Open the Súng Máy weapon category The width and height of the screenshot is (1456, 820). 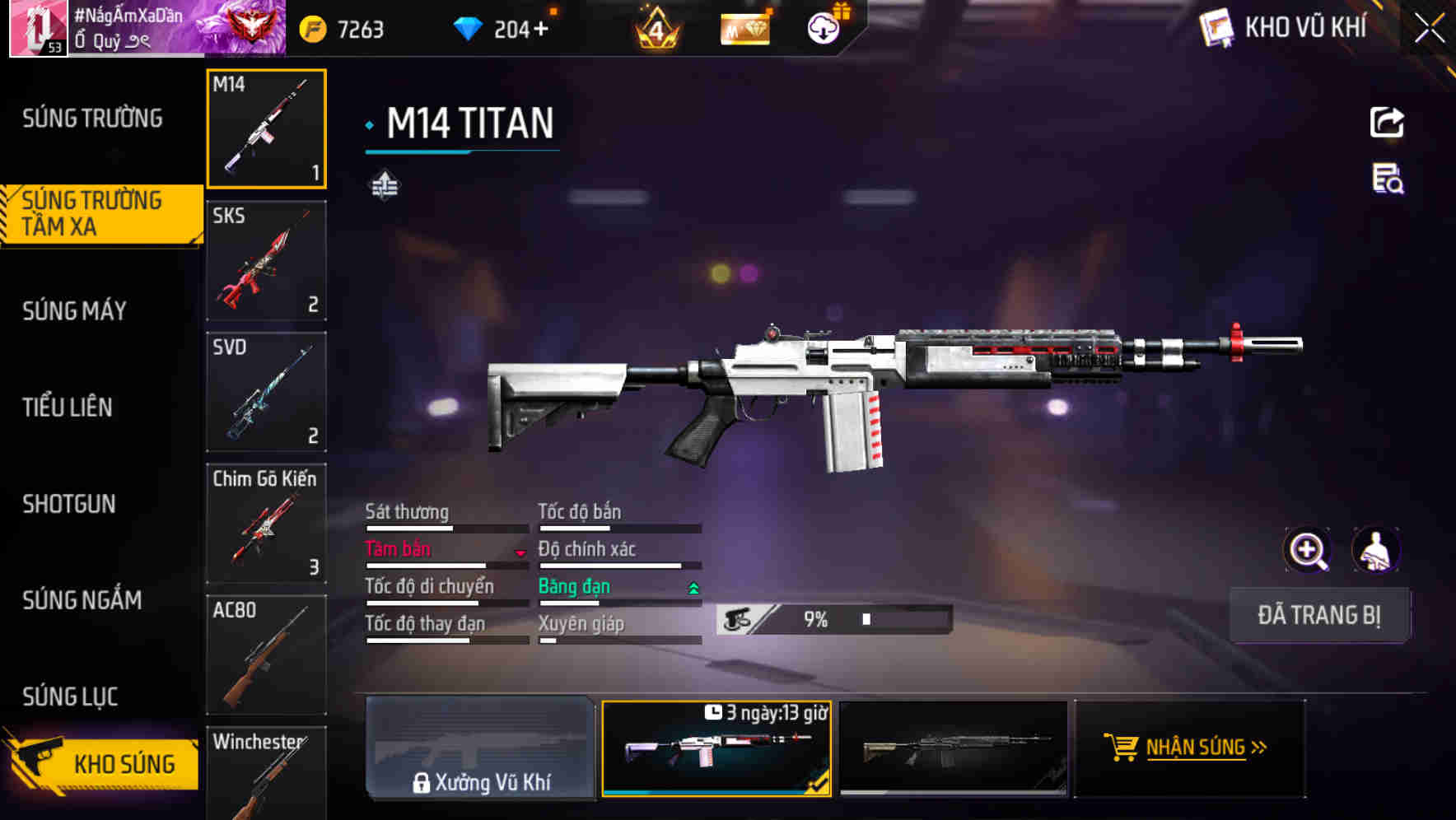tap(75, 310)
